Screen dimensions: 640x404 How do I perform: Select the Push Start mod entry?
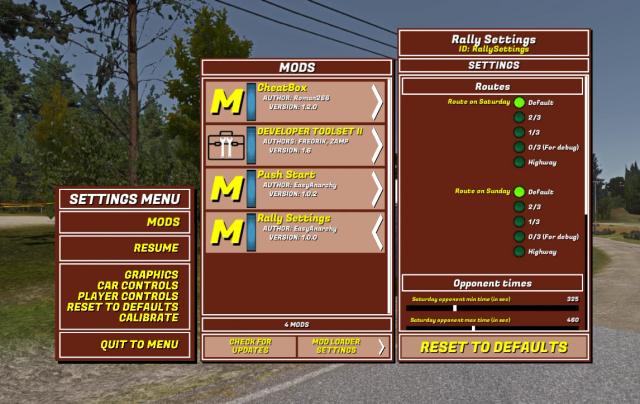pos(295,189)
